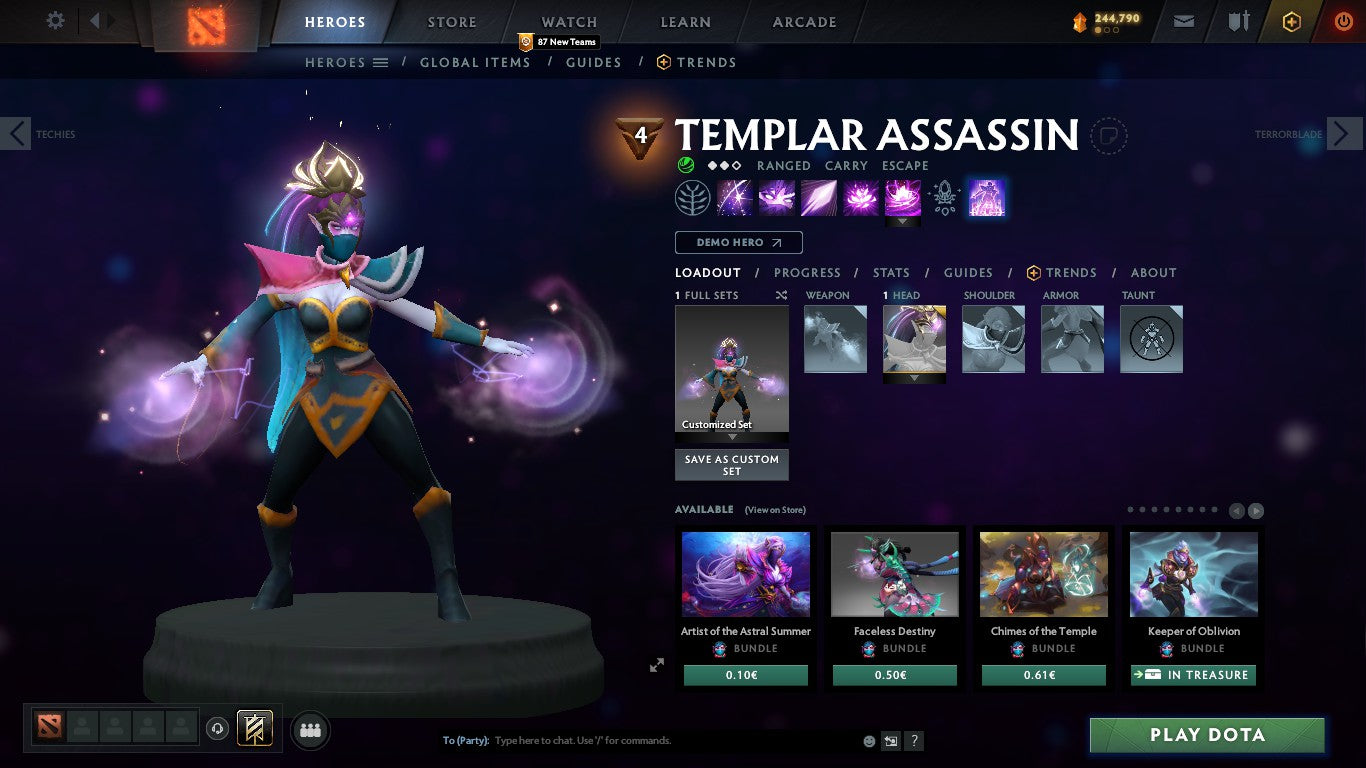1366x768 pixels.
Task: Select the Meld ability icon
Action: [x=777, y=198]
